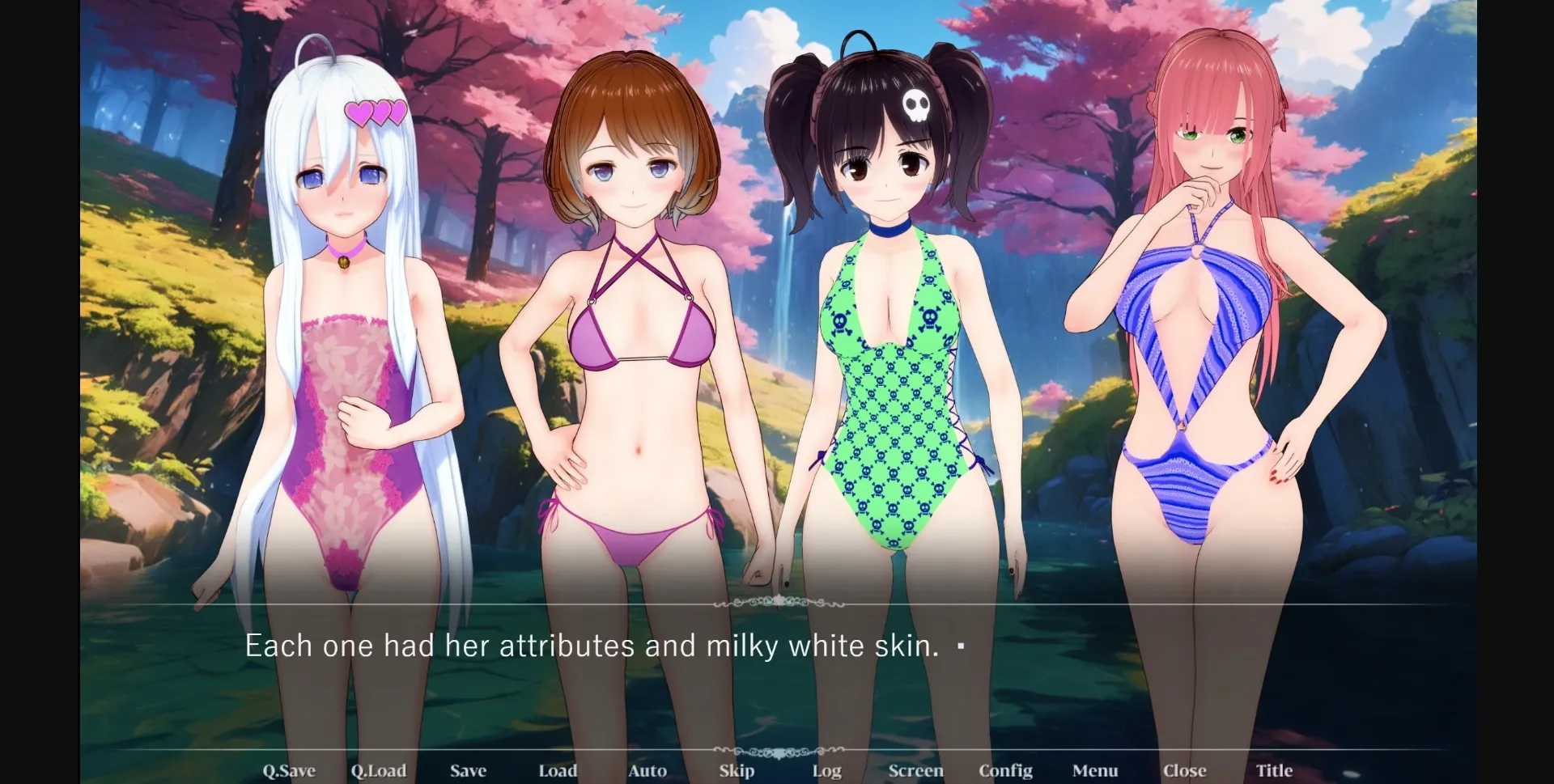Click the Q.Load quick load option
The height and width of the screenshot is (784, 1554).
pyautogui.click(x=380, y=771)
